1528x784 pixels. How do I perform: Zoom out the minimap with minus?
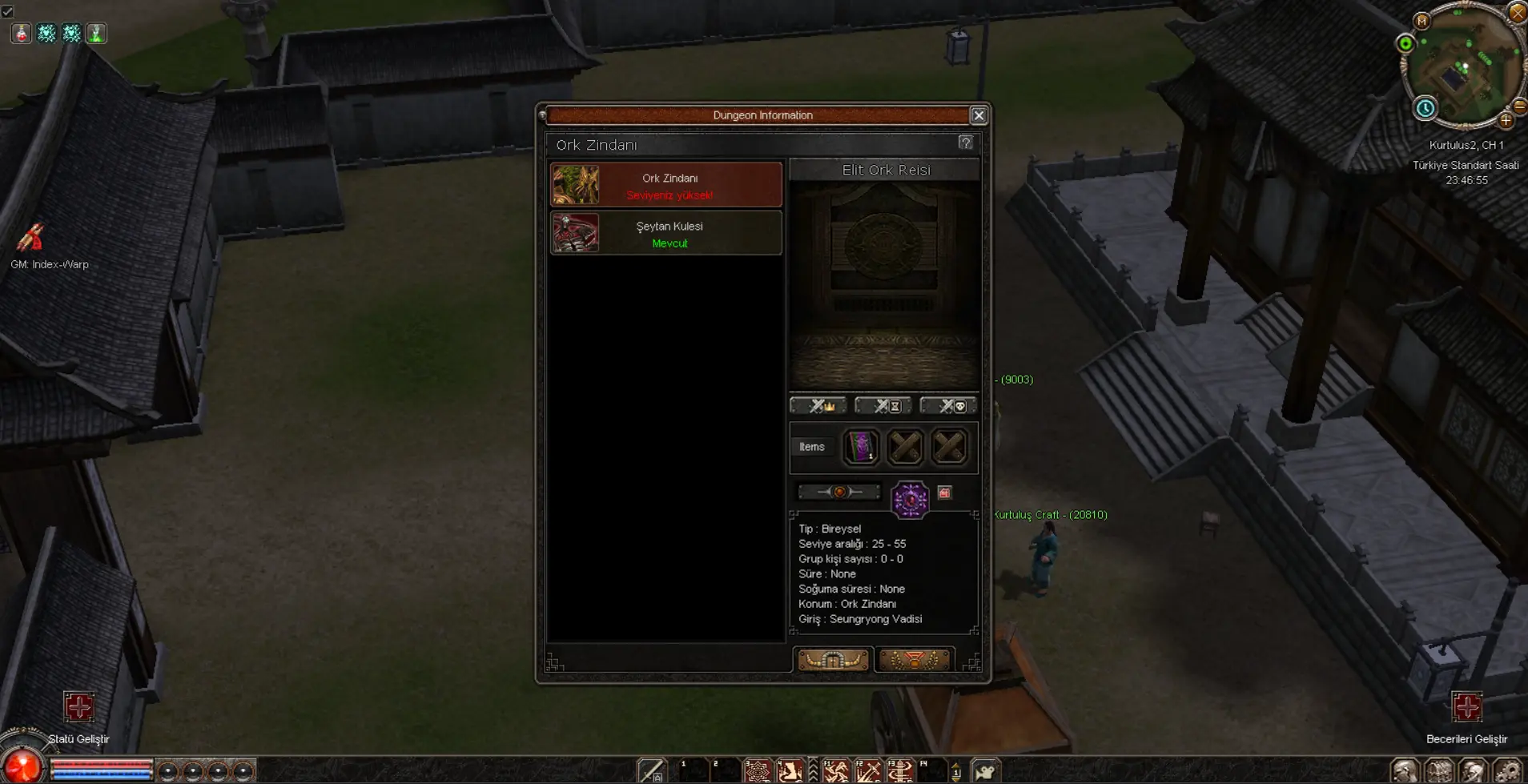click(x=1519, y=107)
